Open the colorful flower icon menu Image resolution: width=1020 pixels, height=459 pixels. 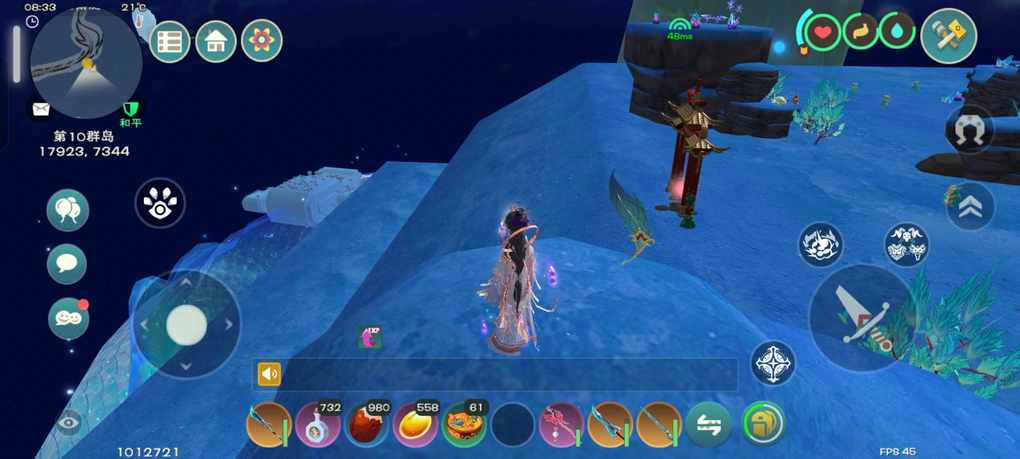(x=262, y=42)
